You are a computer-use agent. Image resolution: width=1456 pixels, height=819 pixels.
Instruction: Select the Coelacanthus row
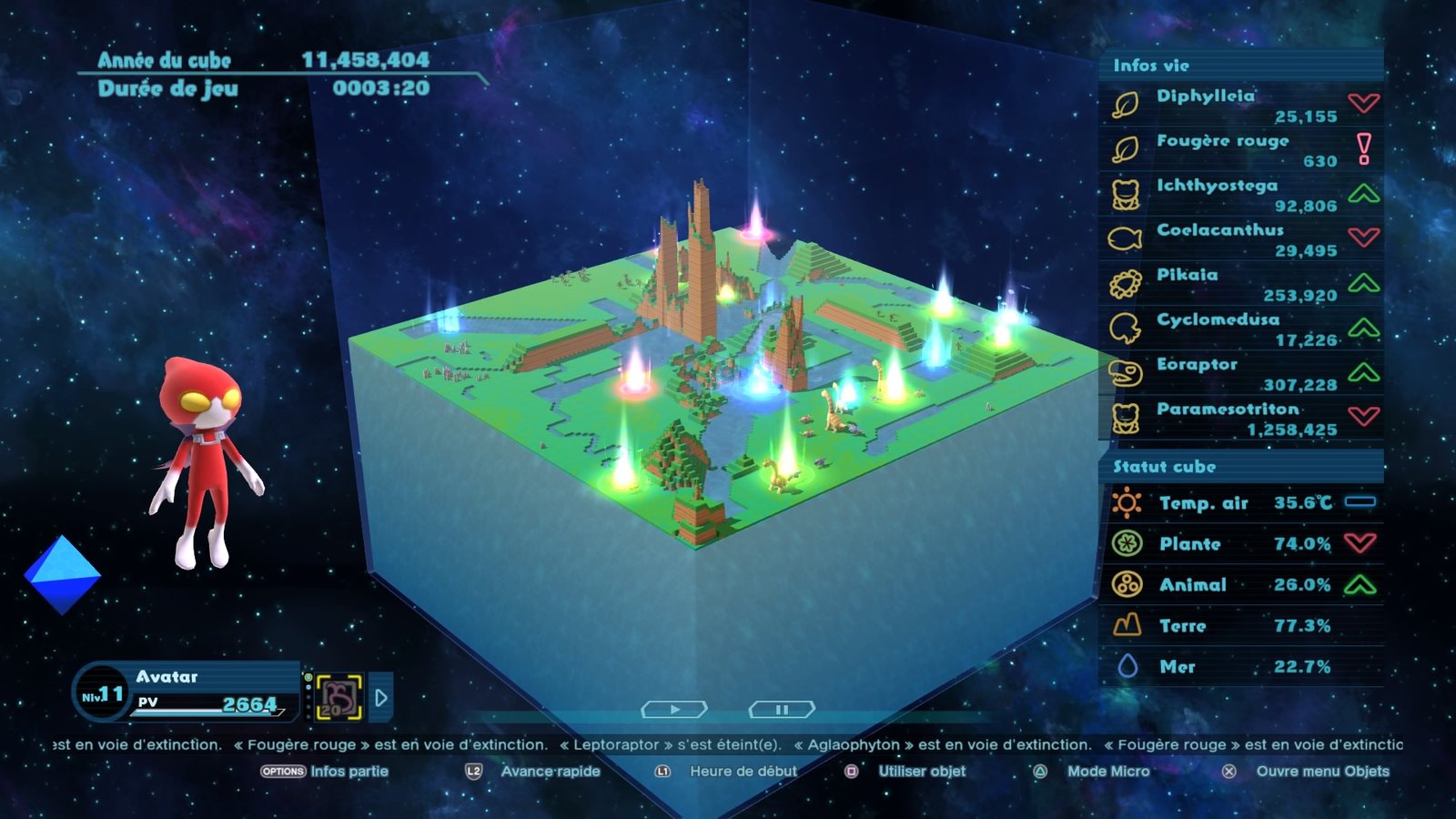[x=1241, y=239]
